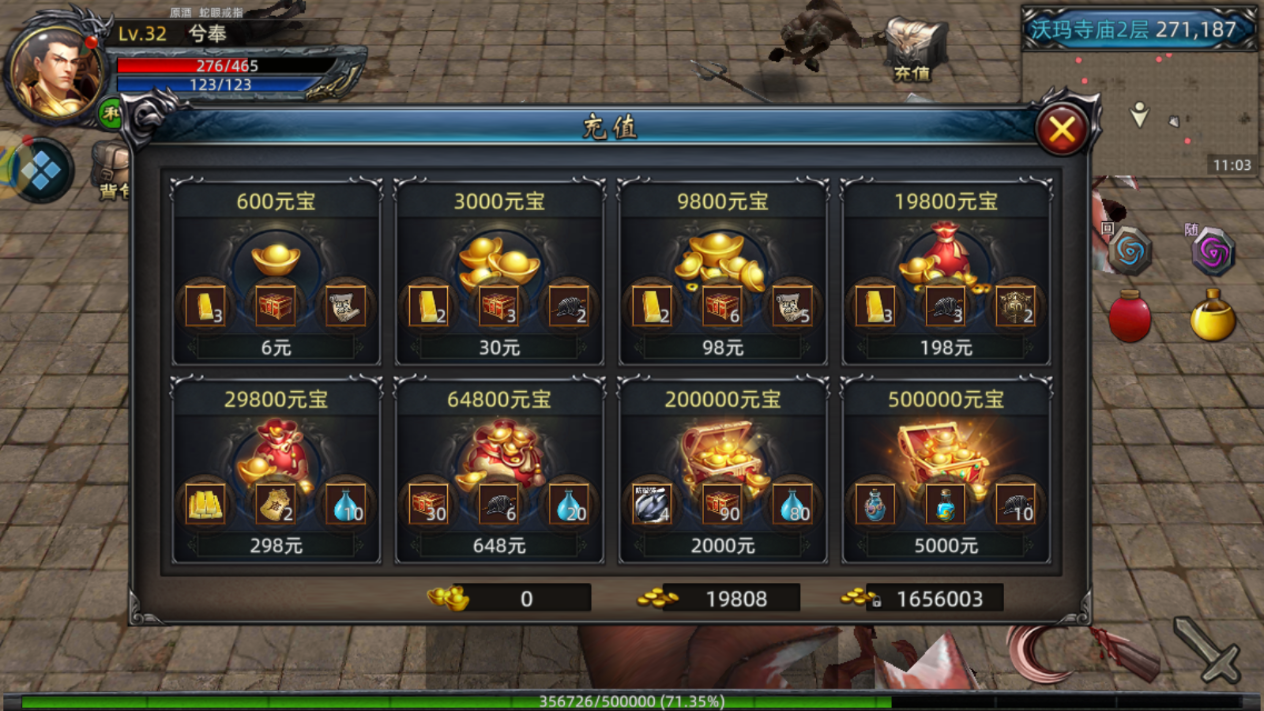Click the blue diamond menu button
This screenshot has height=711, width=1264.
tap(42, 172)
